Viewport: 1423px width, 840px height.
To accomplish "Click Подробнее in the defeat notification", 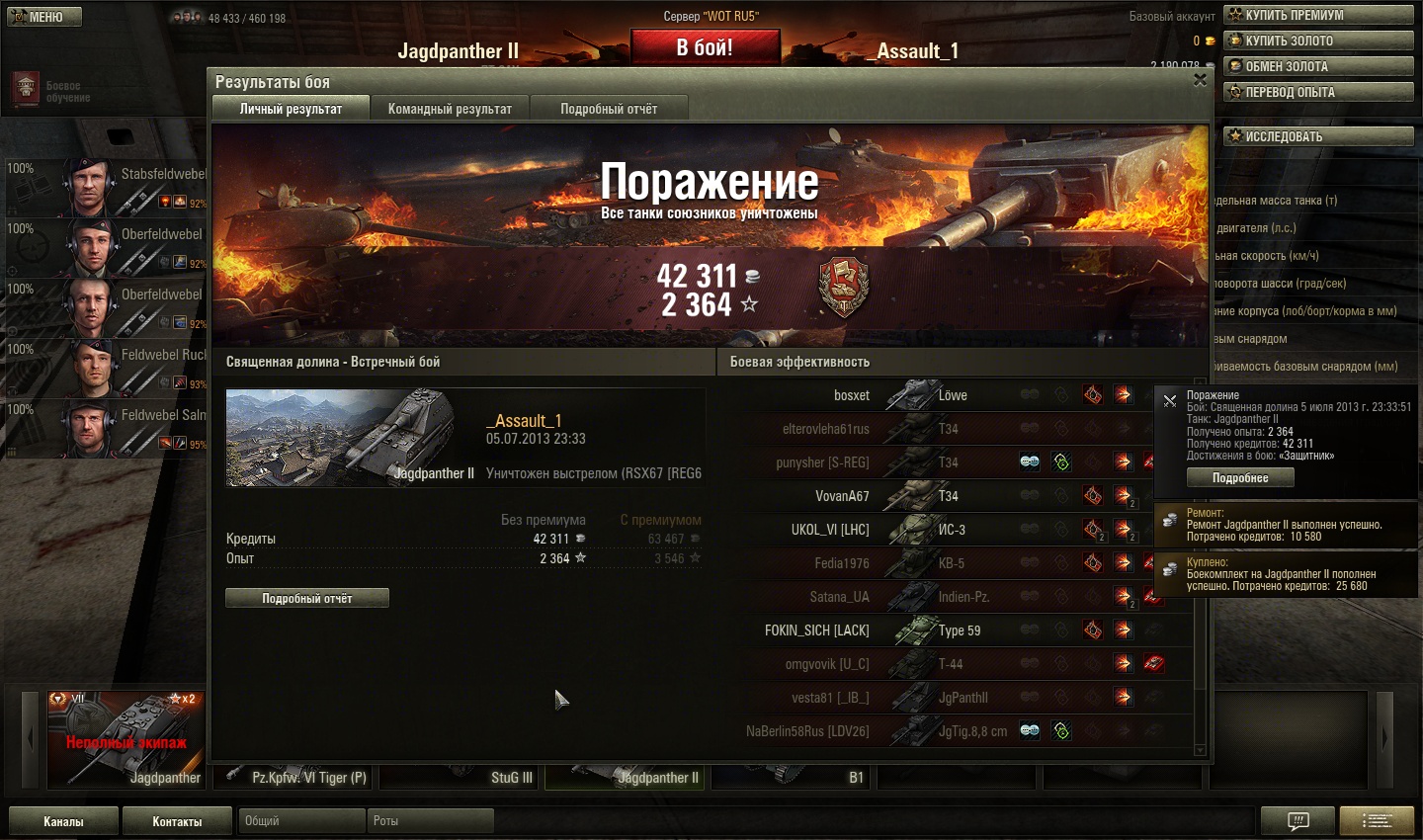I will point(1240,477).
